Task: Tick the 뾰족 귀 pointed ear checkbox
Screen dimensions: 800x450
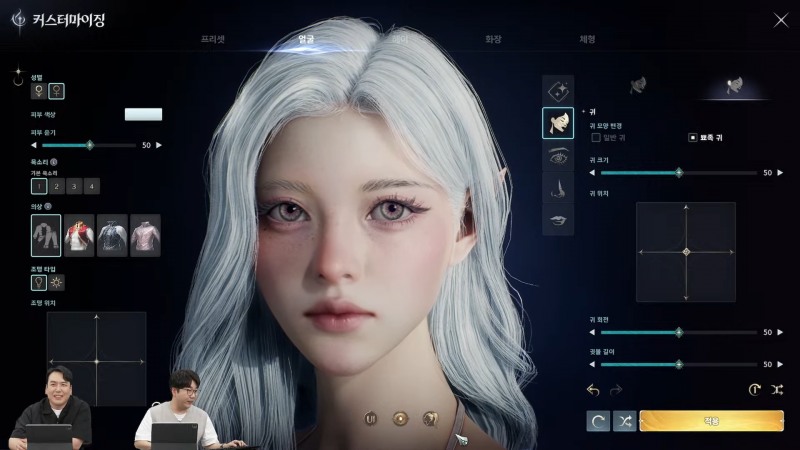Action: pos(692,137)
